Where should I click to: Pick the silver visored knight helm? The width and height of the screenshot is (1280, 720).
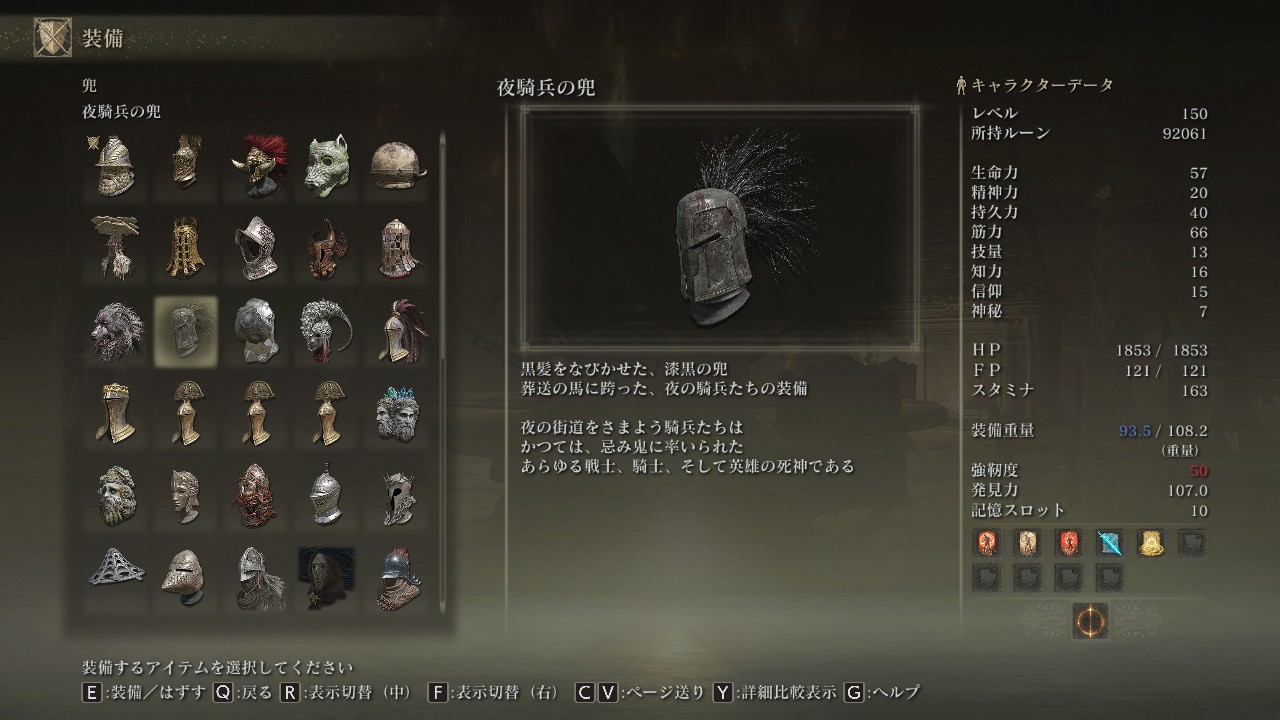(327, 493)
